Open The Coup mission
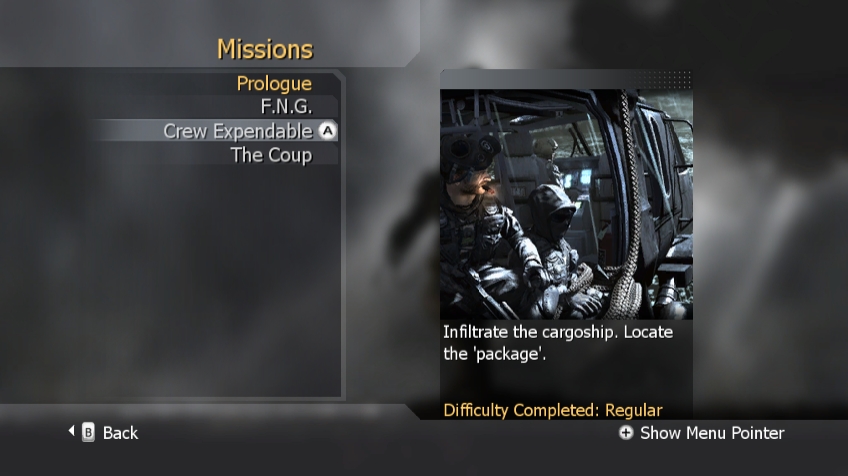The height and width of the screenshot is (476, 848). pyautogui.click(x=271, y=155)
